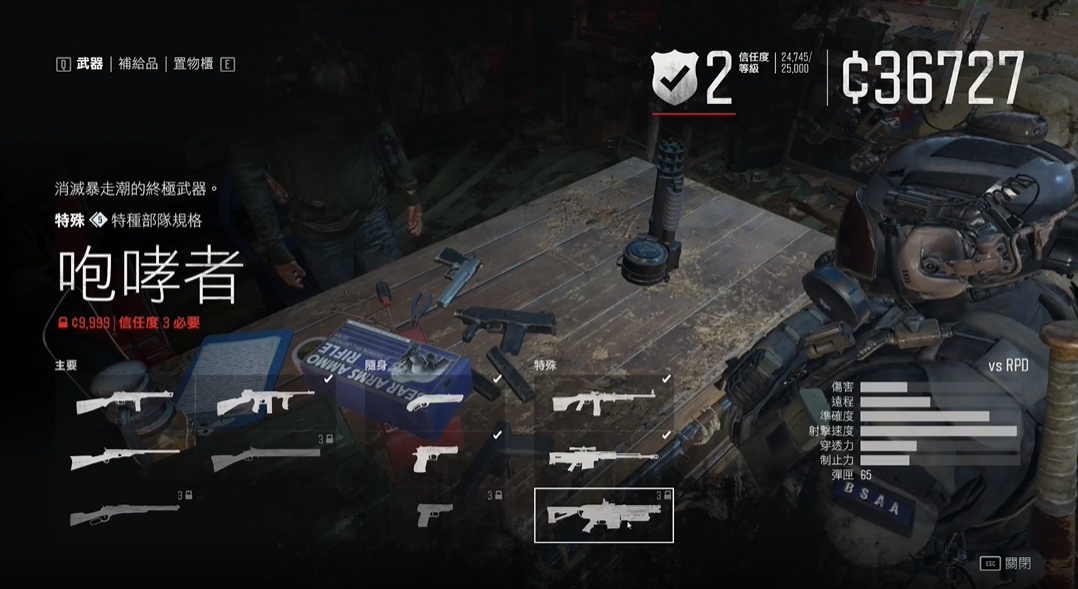Select the owned Tommy-style primary gun
Viewport: 1078px width, 589px height.
(x=266, y=402)
